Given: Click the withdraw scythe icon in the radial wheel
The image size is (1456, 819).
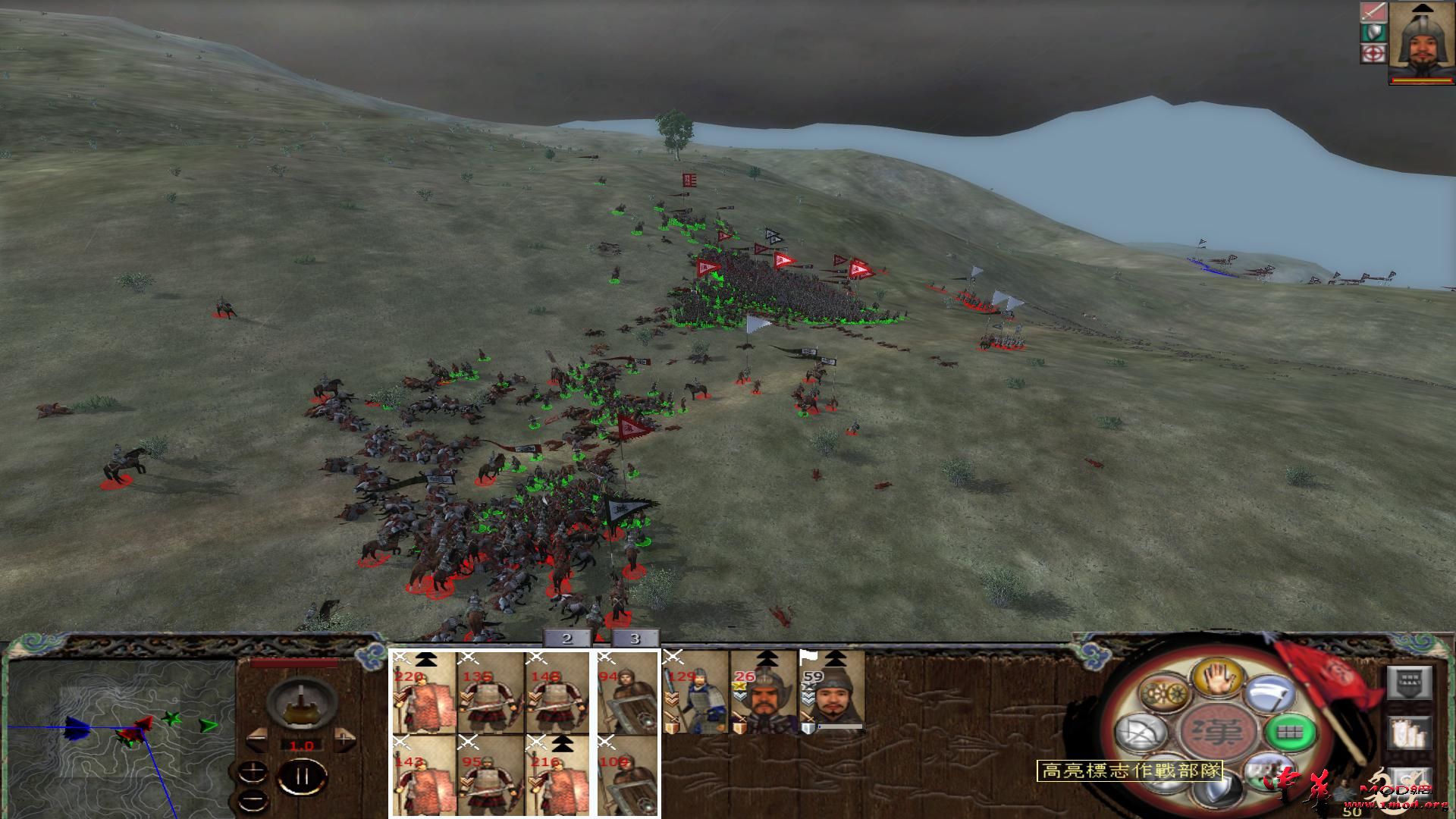Looking at the screenshot, I should pos(1268,695).
